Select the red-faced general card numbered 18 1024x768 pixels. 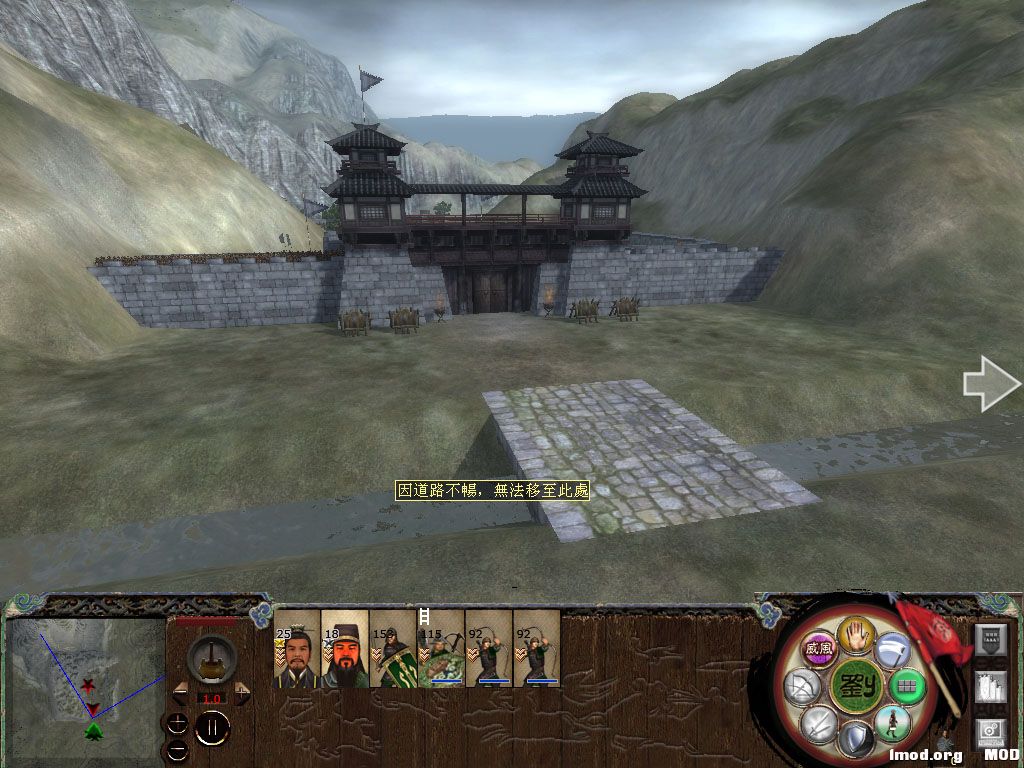(x=345, y=649)
